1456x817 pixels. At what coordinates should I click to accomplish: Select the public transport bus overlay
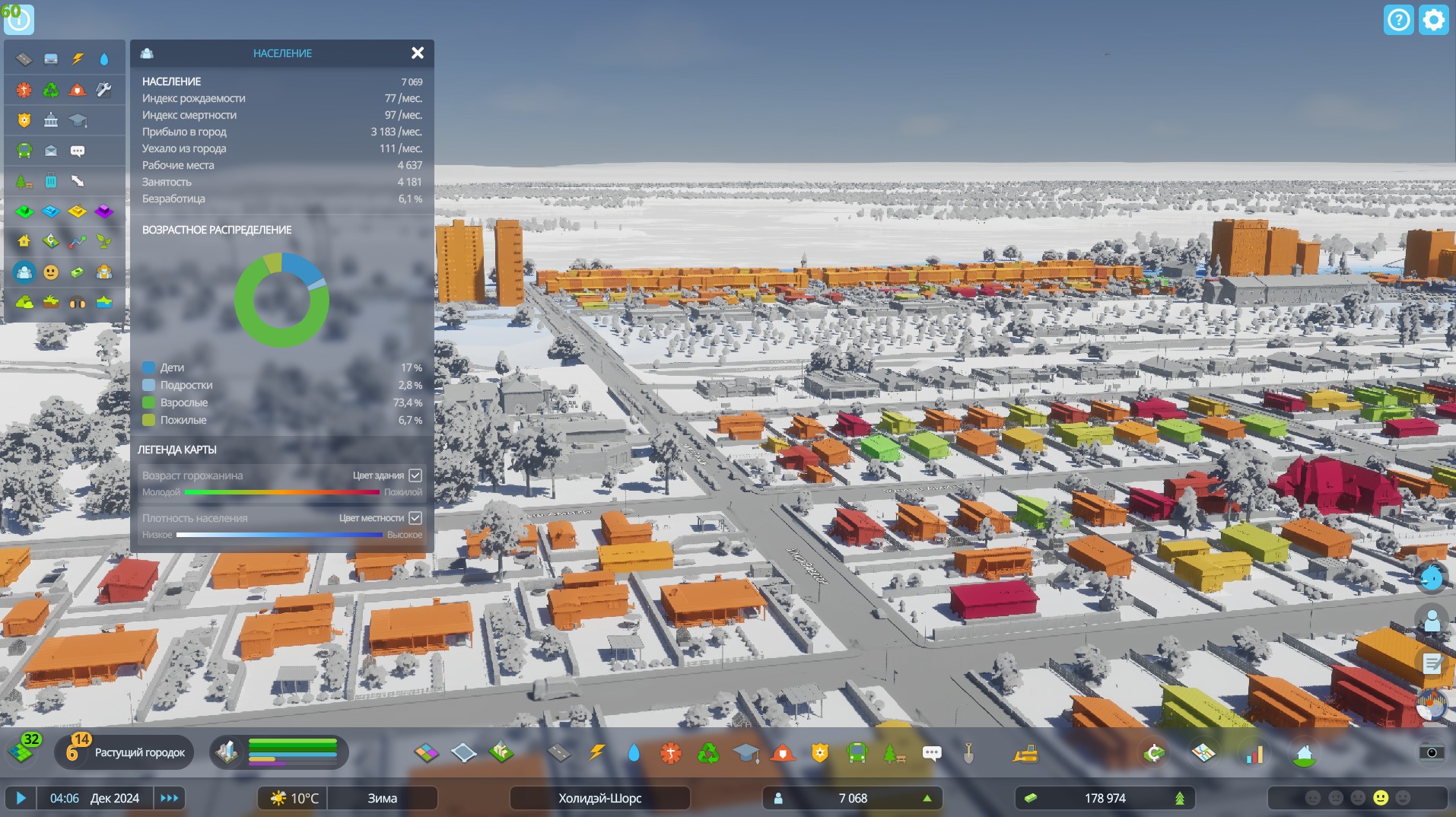click(x=24, y=149)
